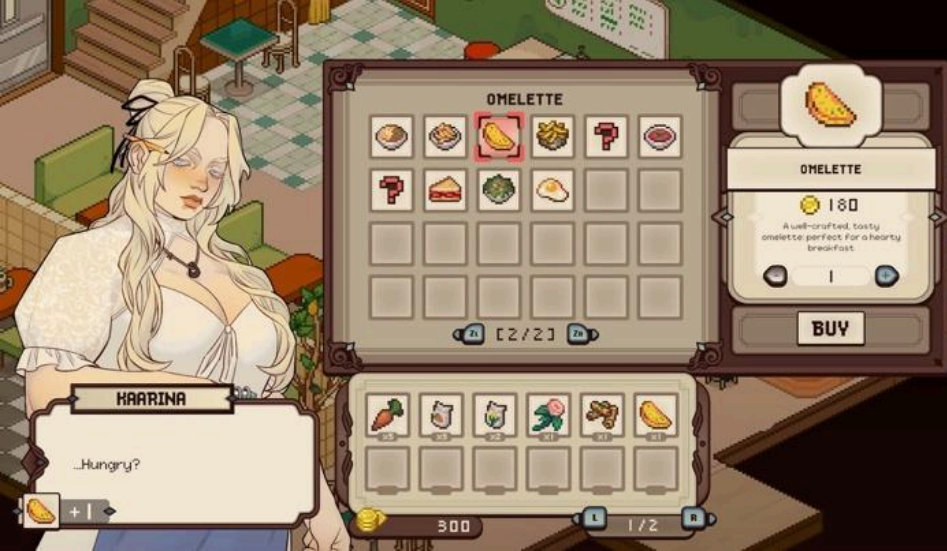Click the pink flower inventory slot
947x551 pixels.
(x=548, y=414)
